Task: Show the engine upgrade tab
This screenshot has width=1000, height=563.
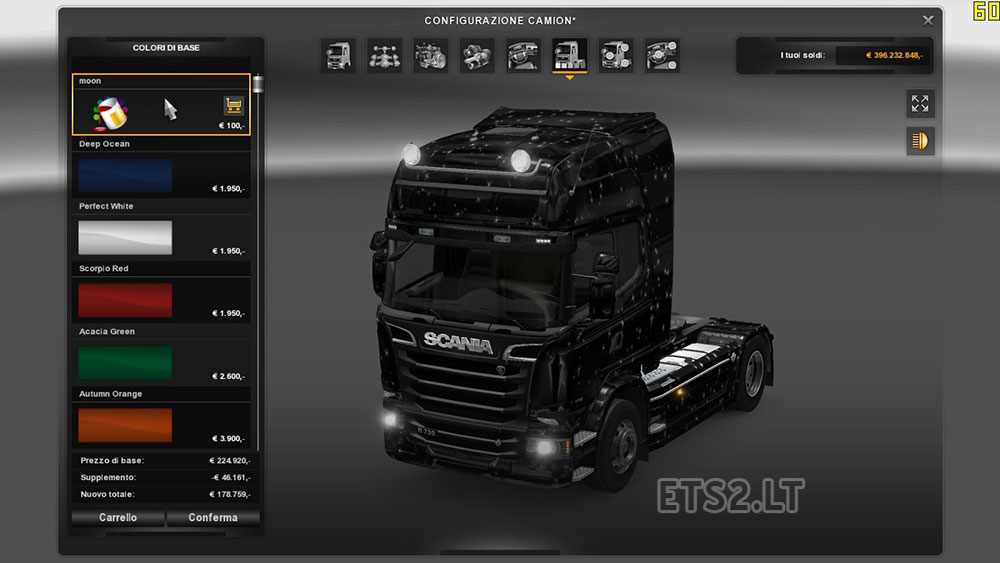Action: [431, 56]
